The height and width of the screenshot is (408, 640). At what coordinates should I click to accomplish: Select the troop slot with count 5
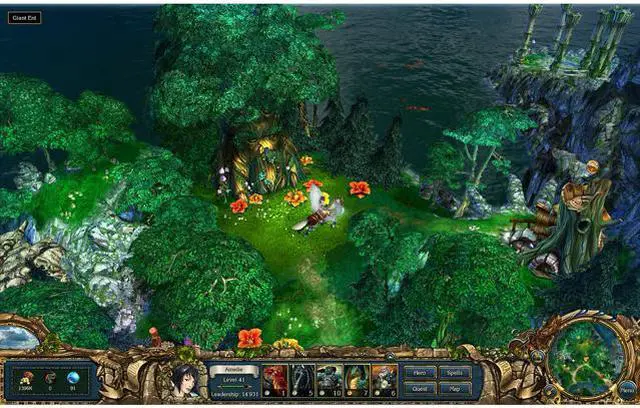[x=302, y=380]
